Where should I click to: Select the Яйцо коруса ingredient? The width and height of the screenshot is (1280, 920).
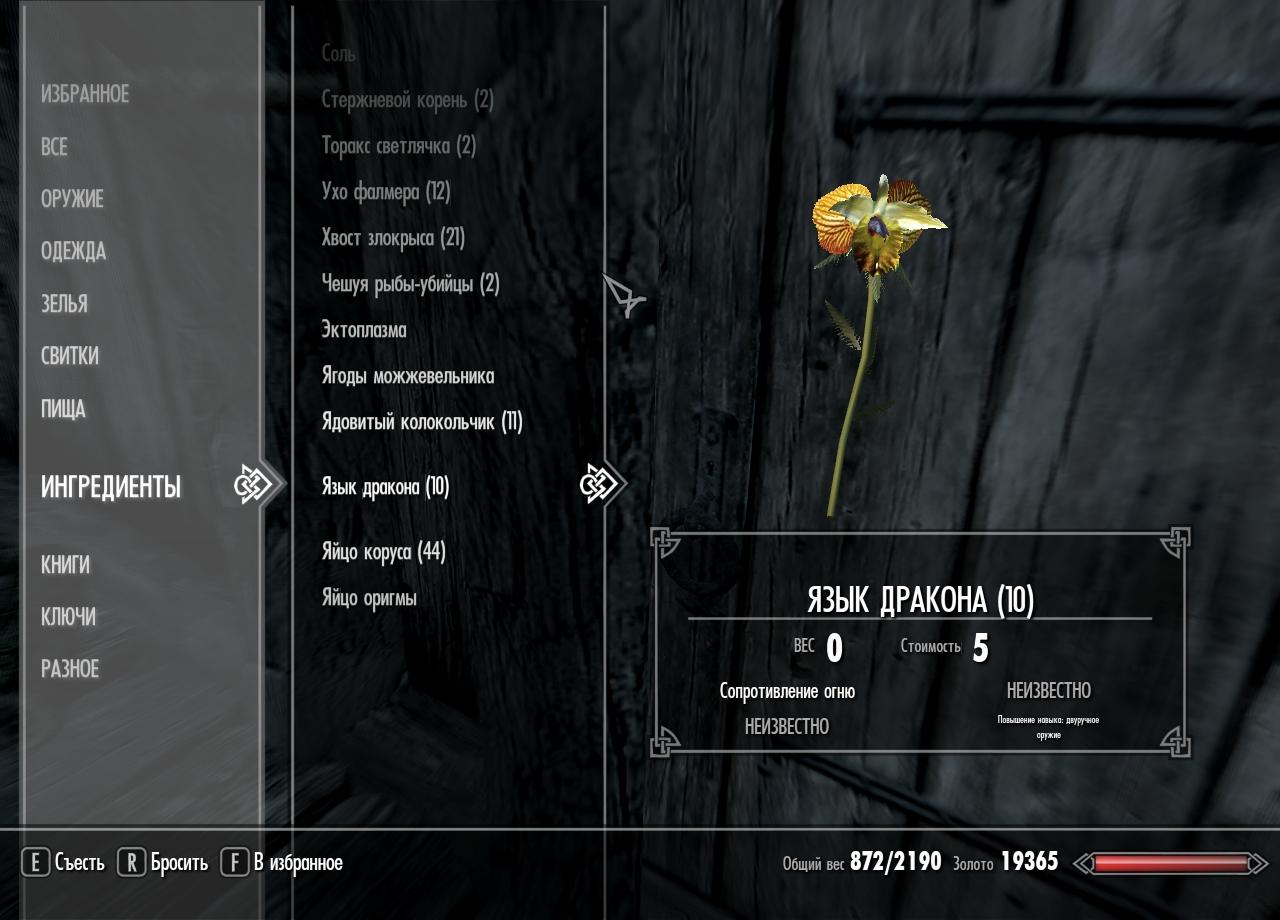click(x=383, y=552)
